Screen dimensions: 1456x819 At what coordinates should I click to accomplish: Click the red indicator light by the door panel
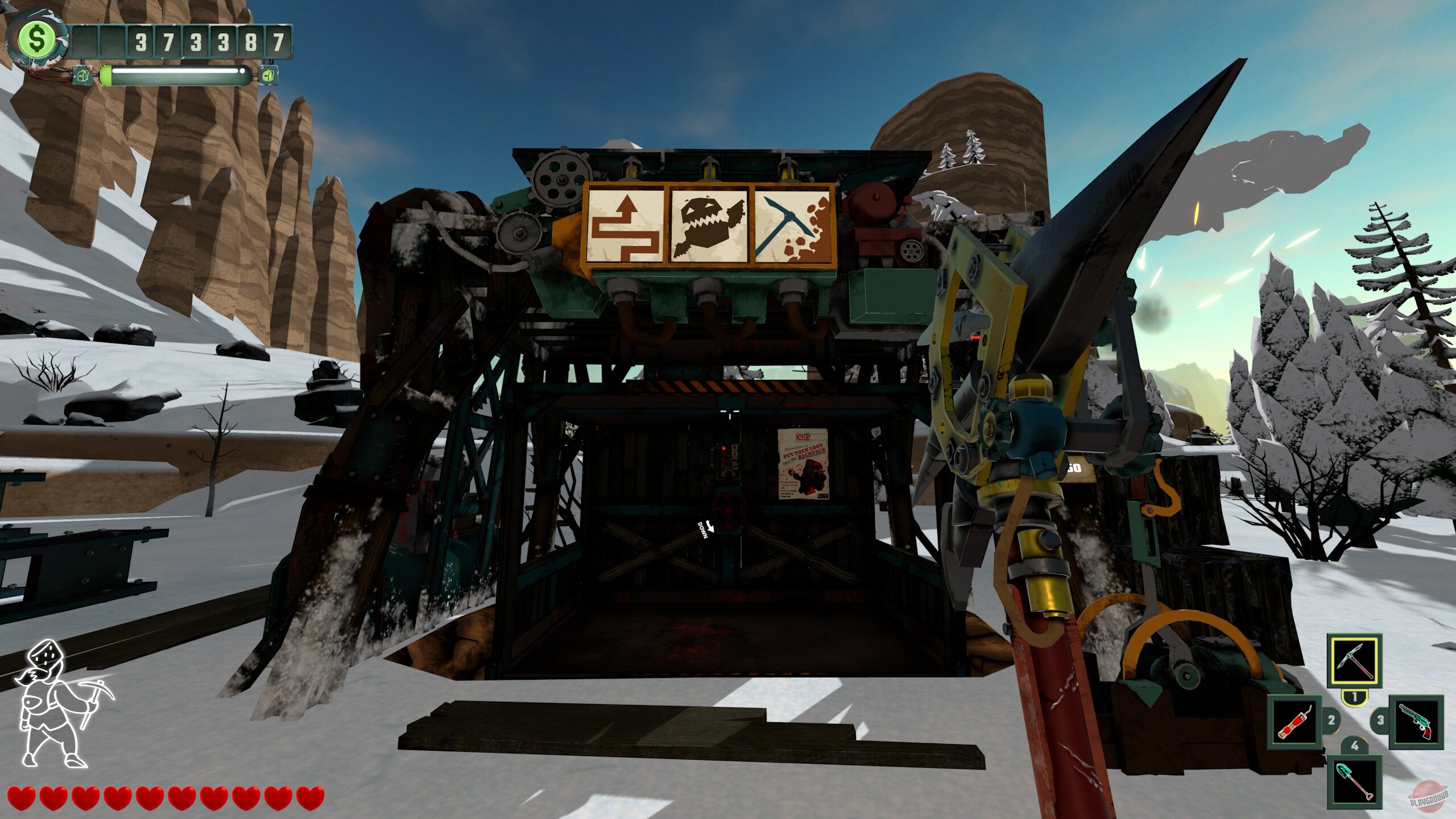point(723,448)
